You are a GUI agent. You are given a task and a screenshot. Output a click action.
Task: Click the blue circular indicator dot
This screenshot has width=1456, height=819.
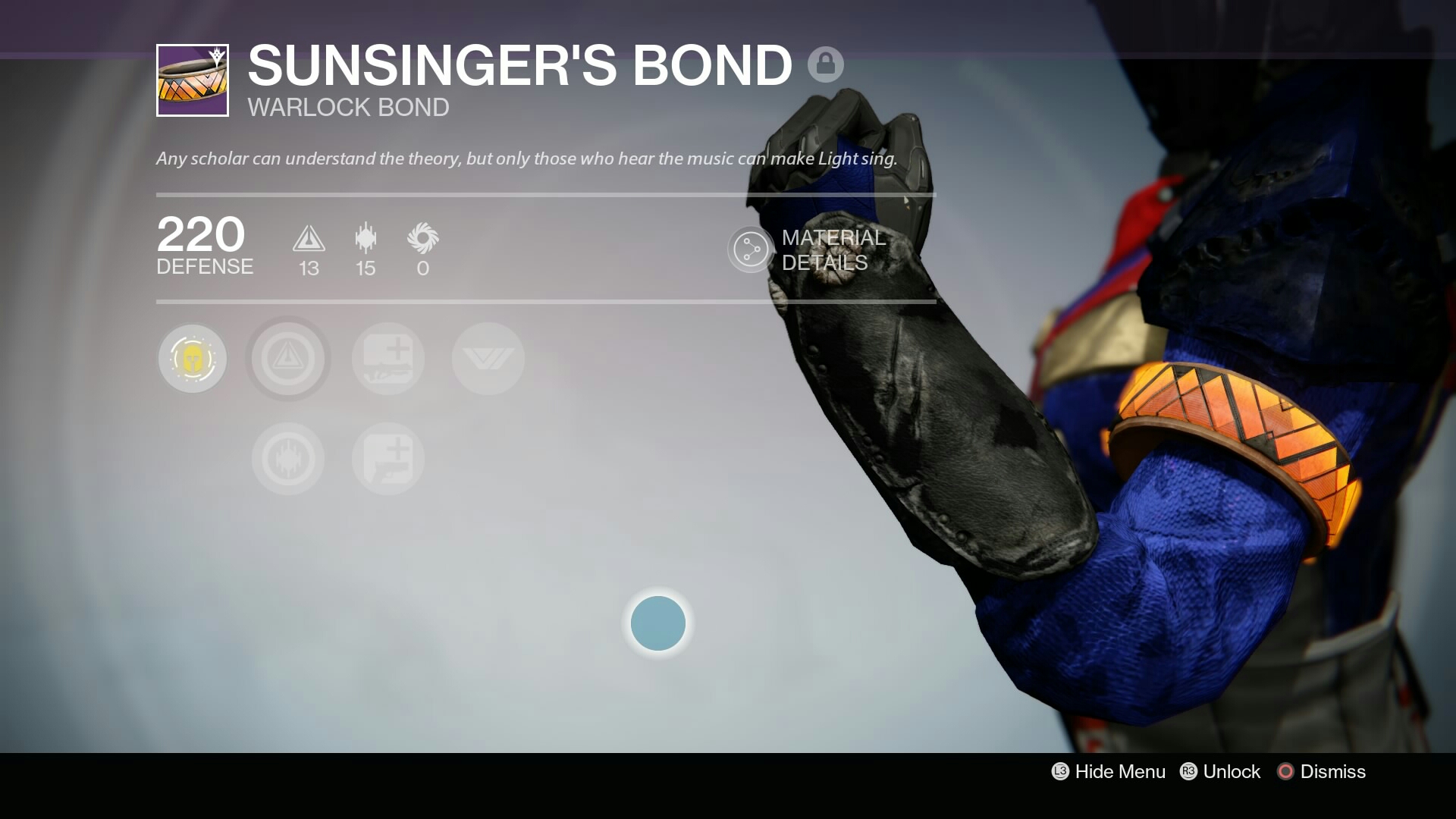coord(659,623)
